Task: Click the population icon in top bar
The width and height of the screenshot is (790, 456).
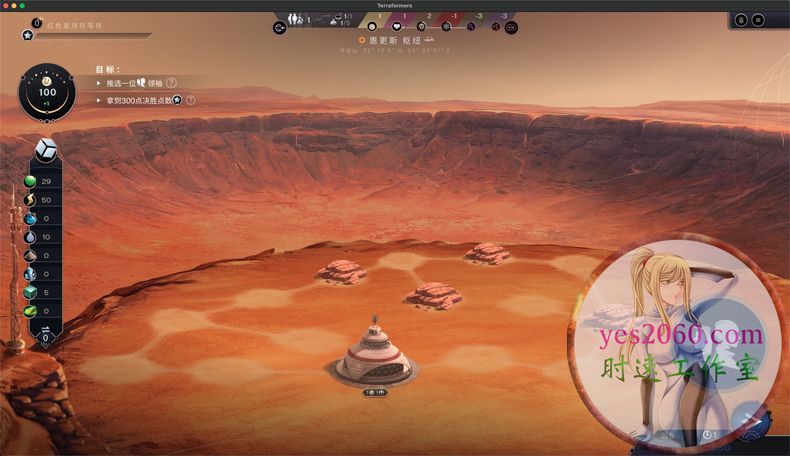Action: point(295,18)
